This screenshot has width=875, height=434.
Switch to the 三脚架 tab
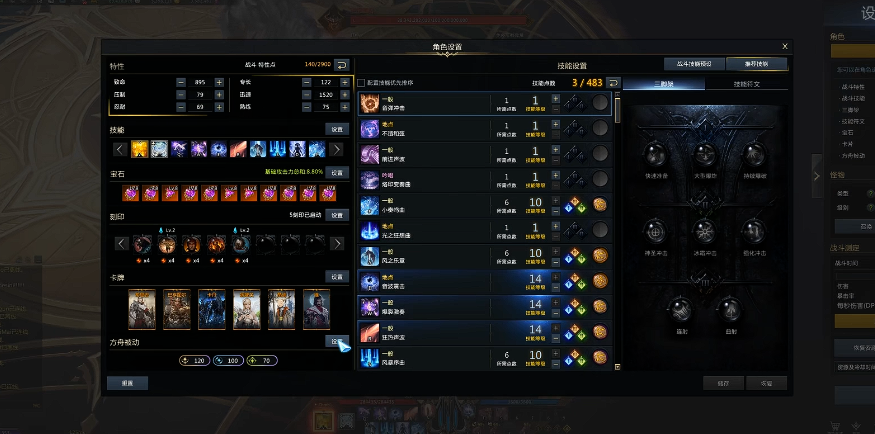pyautogui.click(x=664, y=84)
